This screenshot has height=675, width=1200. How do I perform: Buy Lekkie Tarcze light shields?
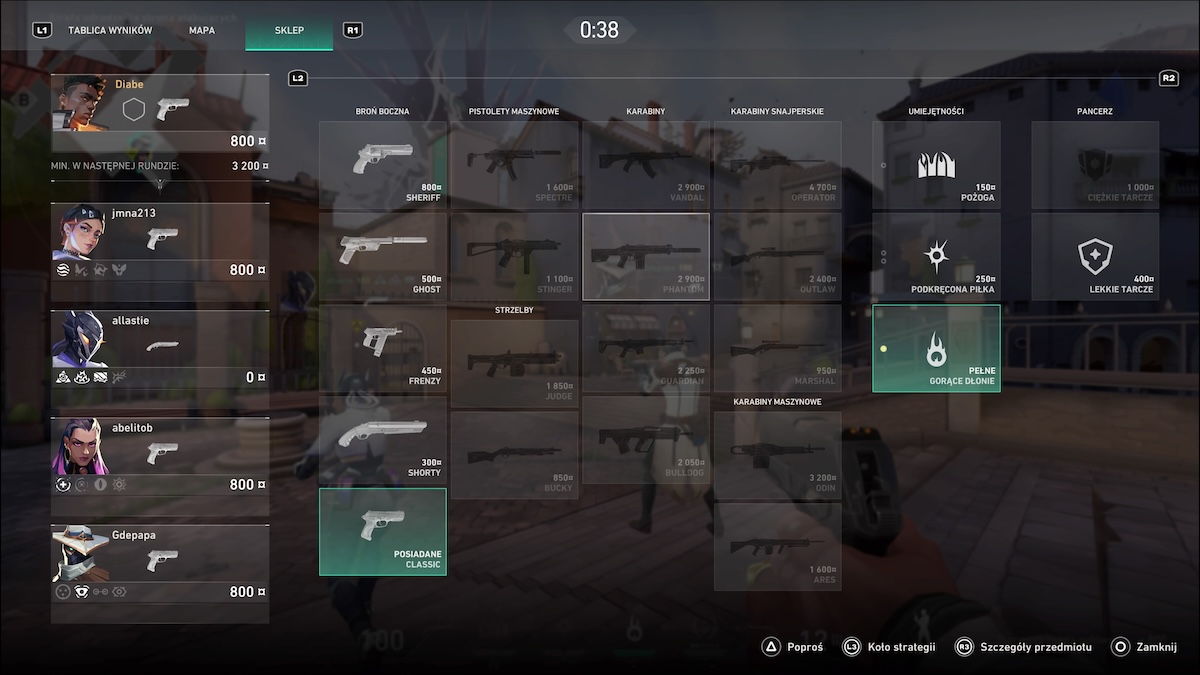coord(1095,256)
